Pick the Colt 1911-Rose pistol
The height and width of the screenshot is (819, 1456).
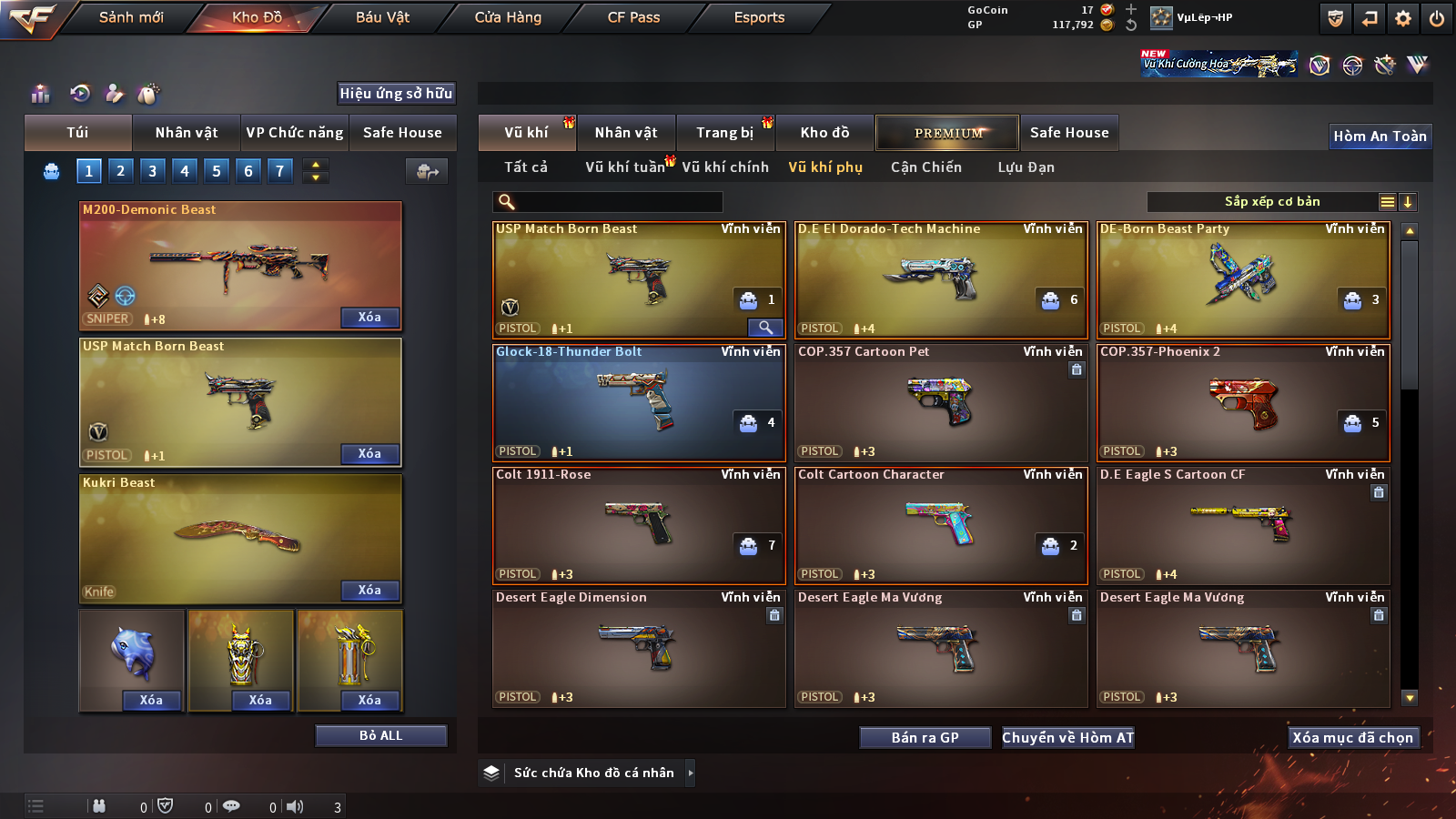coord(638,525)
